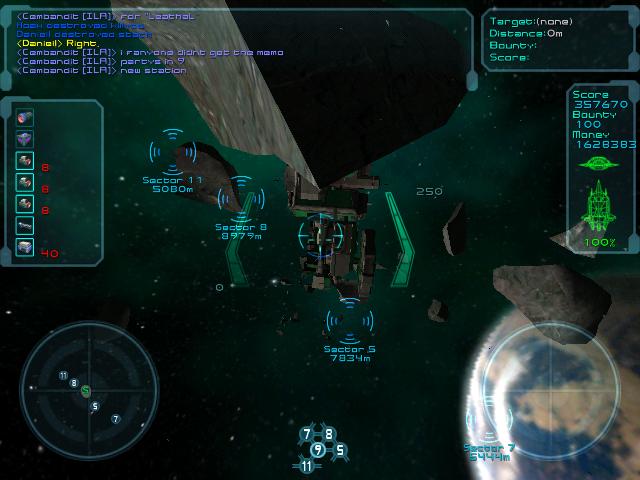Click radar blip numbered 11

pyautogui.click(x=63, y=376)
